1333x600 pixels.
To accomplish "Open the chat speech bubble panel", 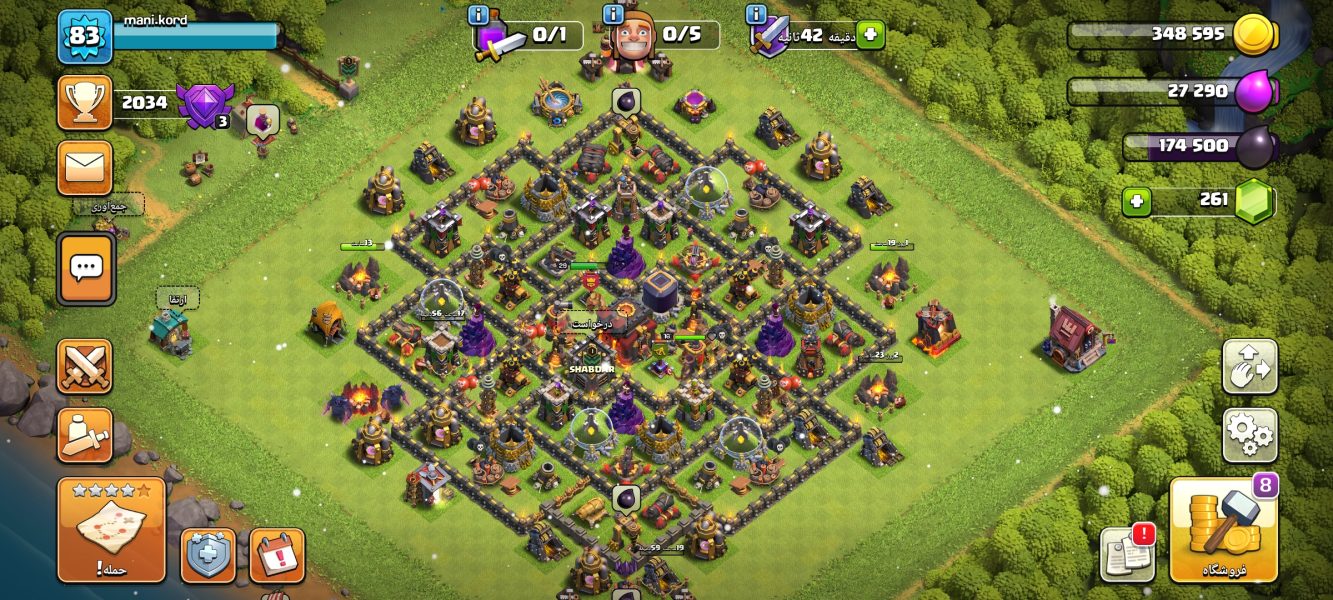I will click(86, 268).
